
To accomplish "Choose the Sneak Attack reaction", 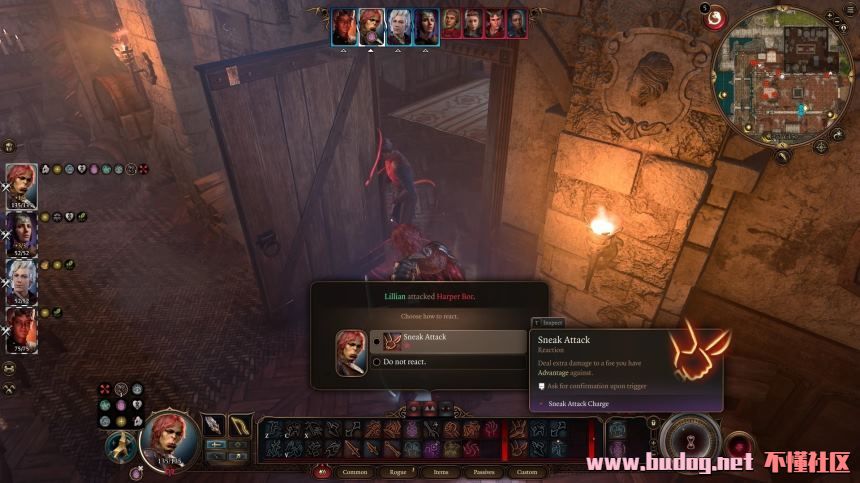I will 447,341.
